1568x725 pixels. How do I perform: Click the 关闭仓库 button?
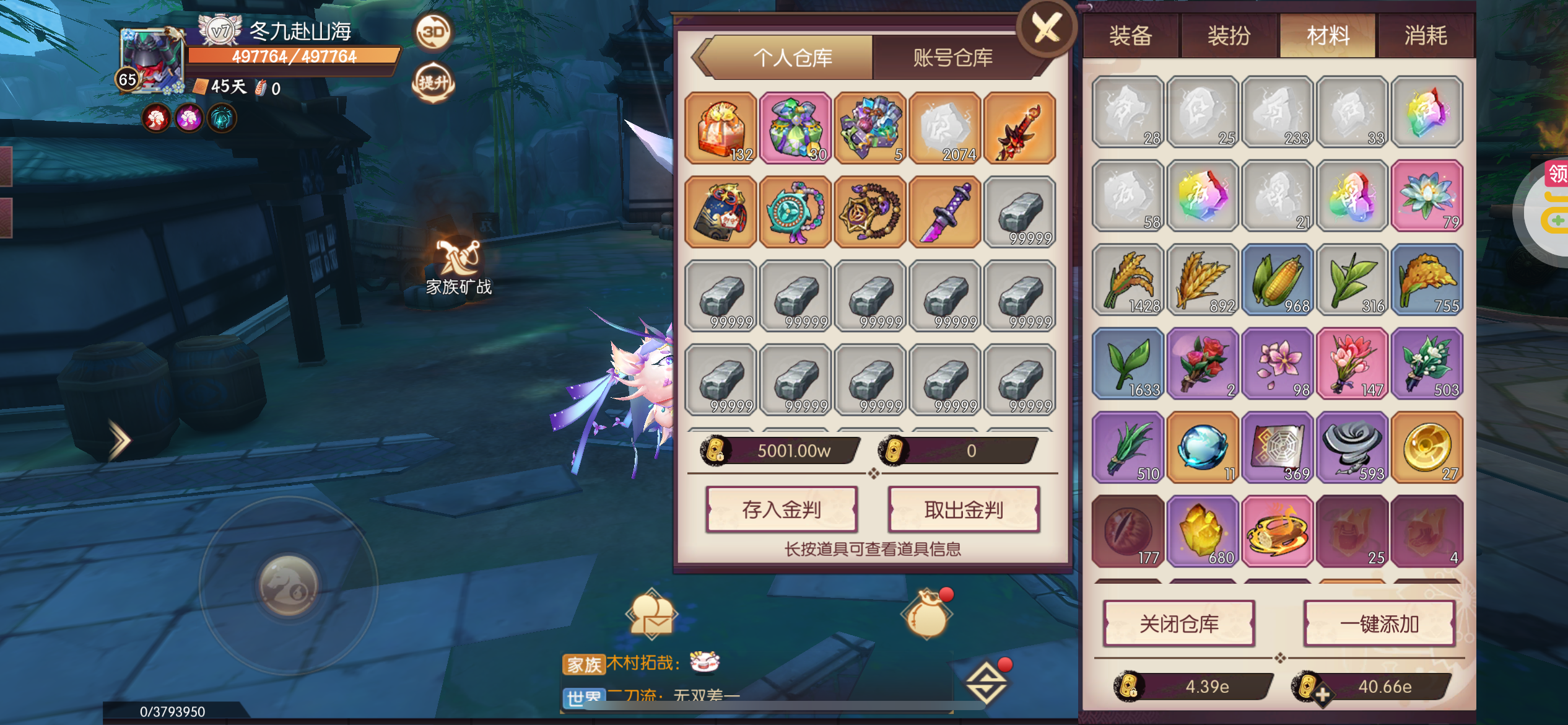1178,623
